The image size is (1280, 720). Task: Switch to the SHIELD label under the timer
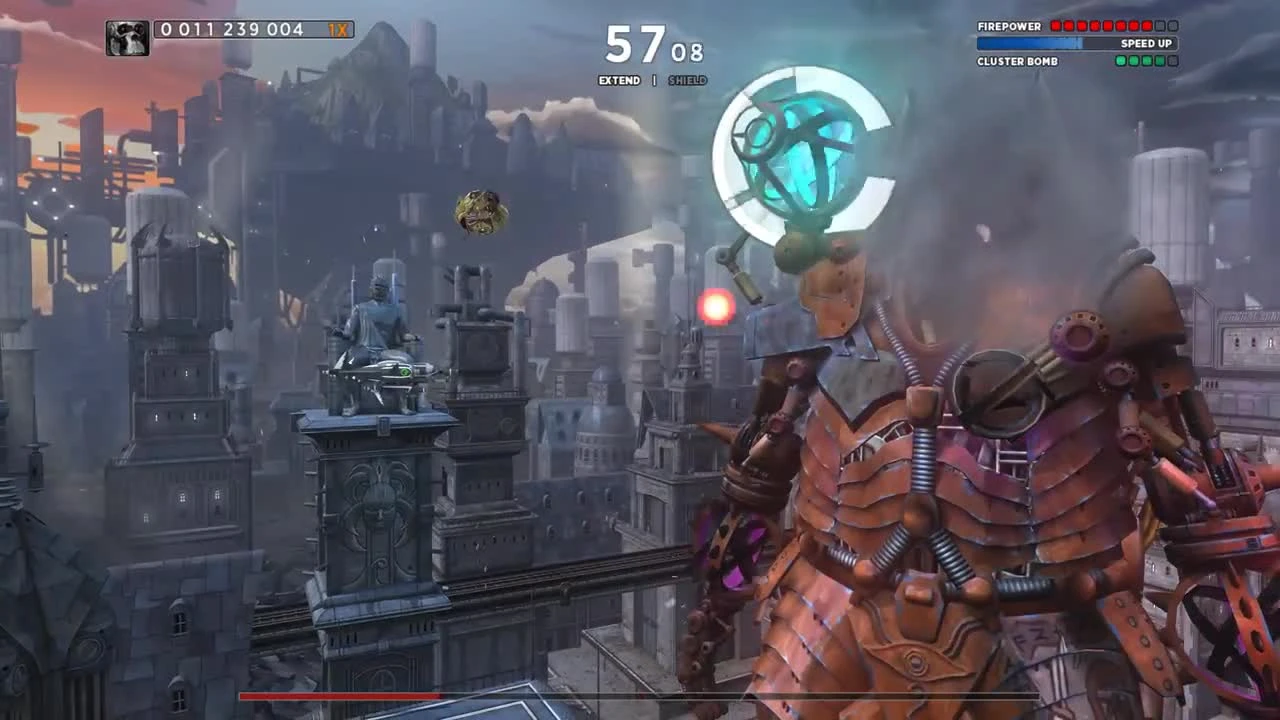click(687, 80)
